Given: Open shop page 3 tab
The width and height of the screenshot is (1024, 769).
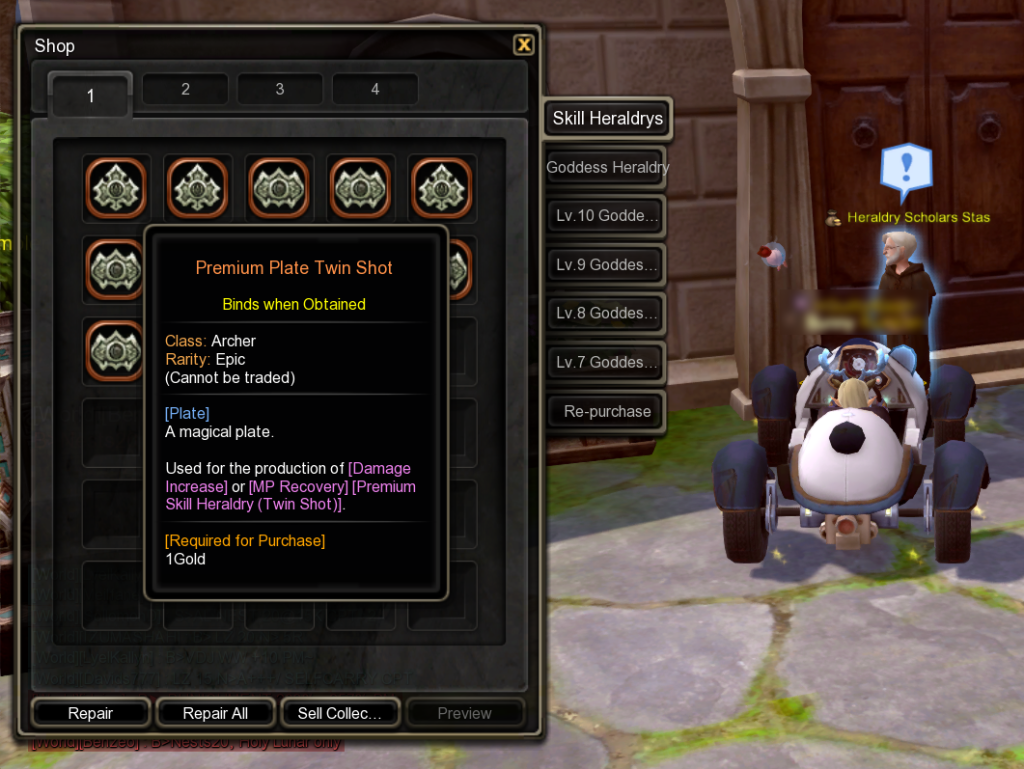Looking at the screenshot, I should click(x=280, y=89).
